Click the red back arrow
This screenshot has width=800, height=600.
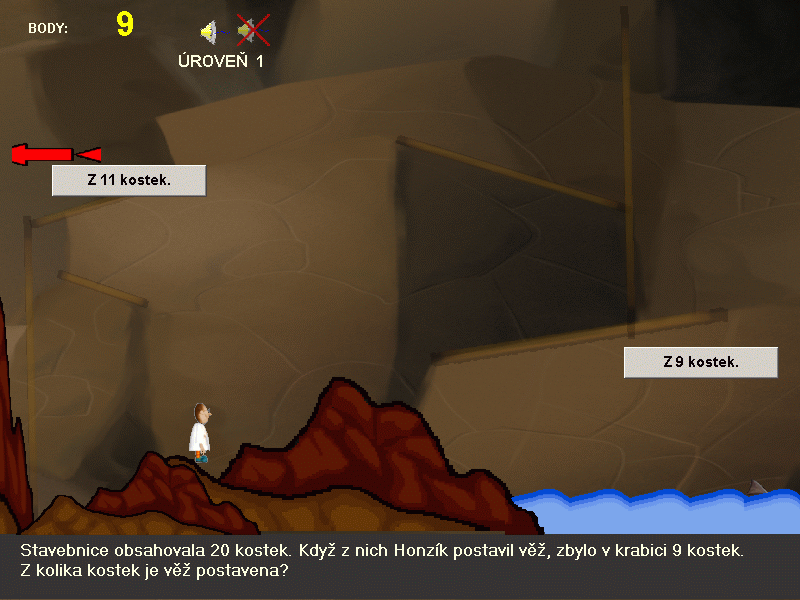[55, 154]
